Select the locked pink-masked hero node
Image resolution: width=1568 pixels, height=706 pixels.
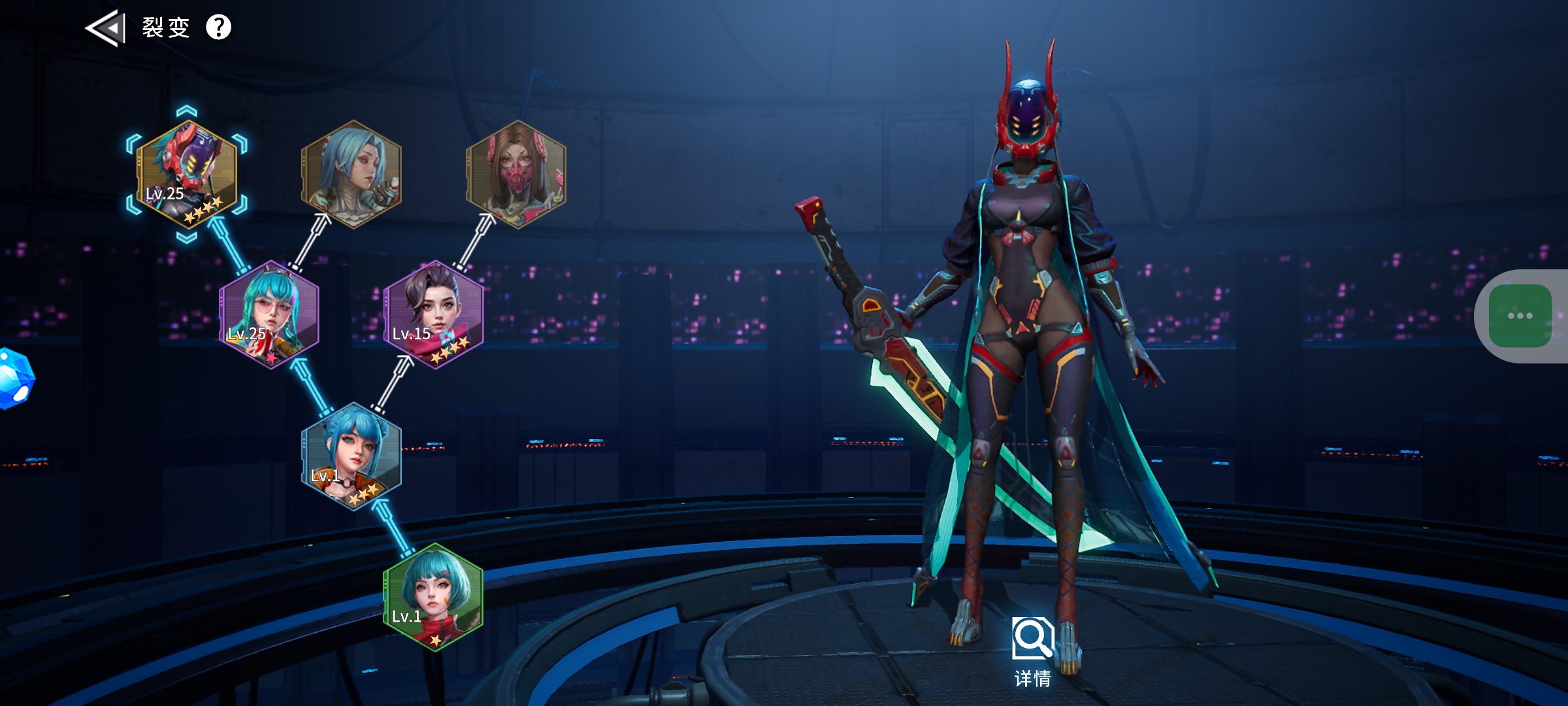tap(516, 174)
